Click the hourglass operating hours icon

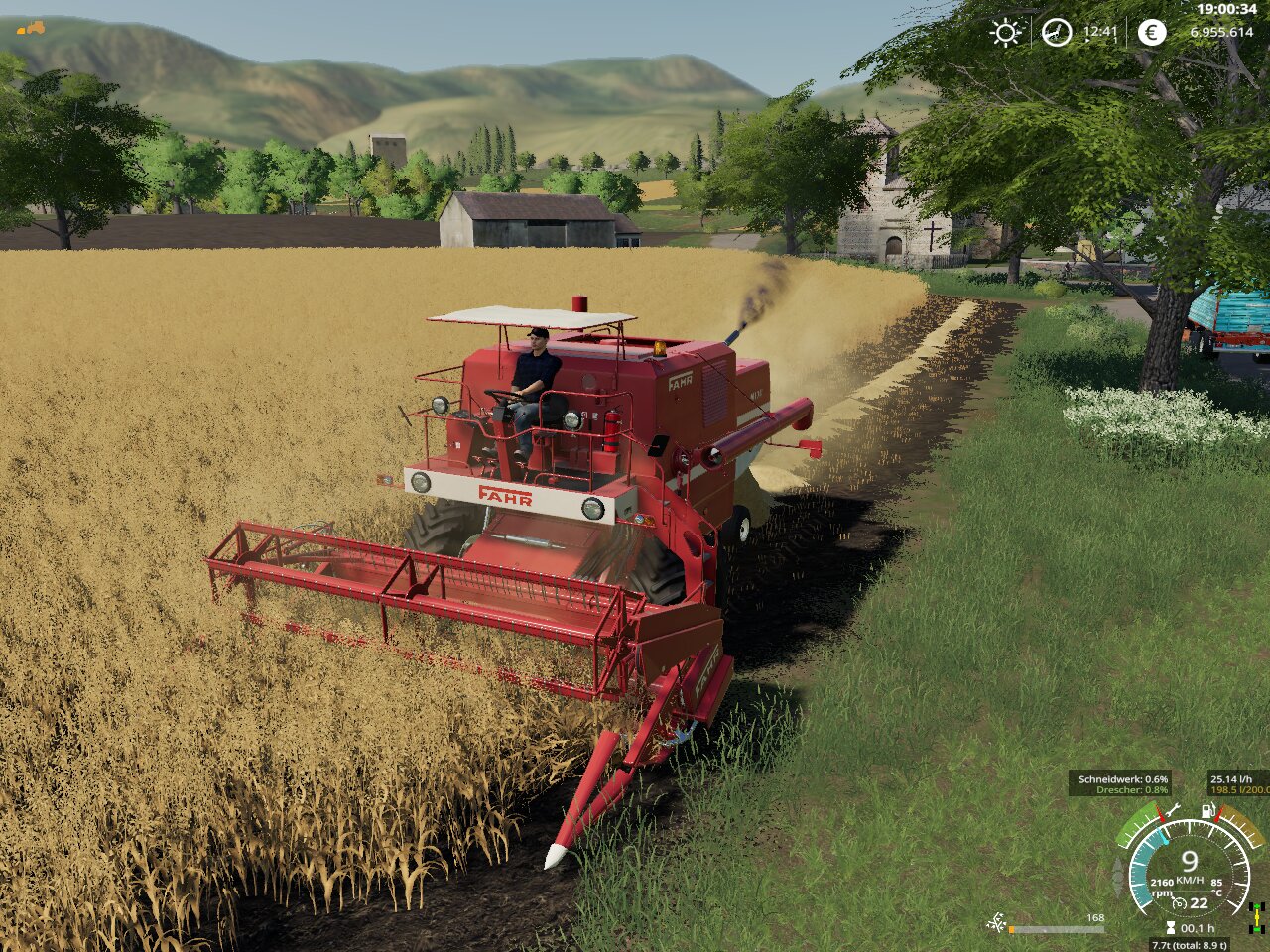(1171, 929)
